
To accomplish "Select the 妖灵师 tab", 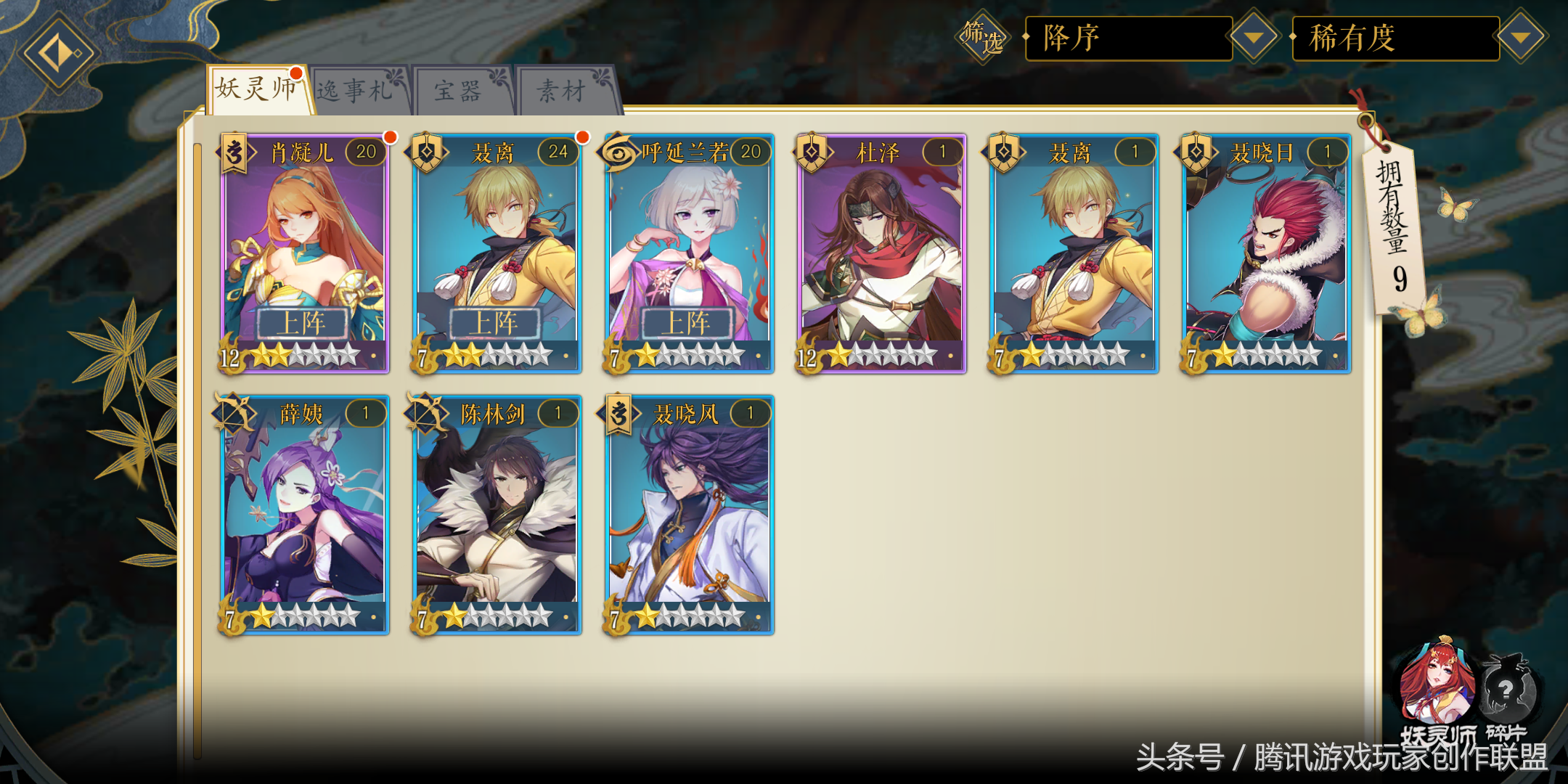I will point(257,89).
